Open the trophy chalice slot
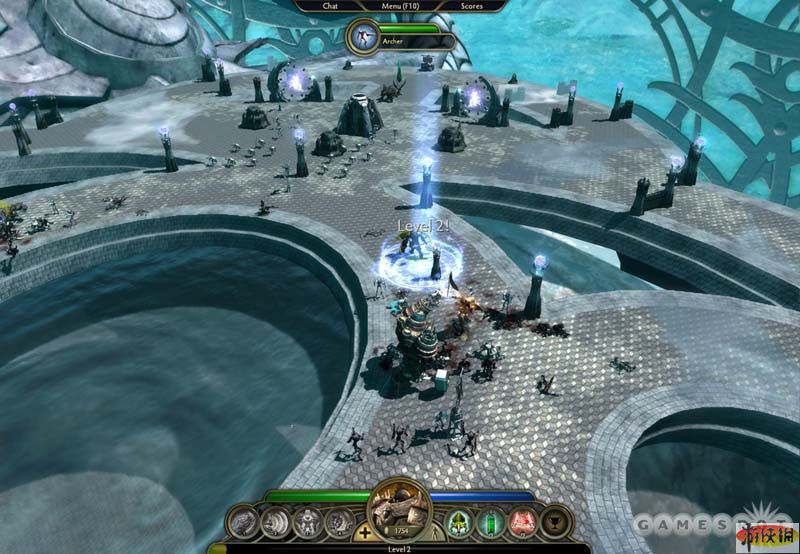800x554 pixels. [553, 521]
